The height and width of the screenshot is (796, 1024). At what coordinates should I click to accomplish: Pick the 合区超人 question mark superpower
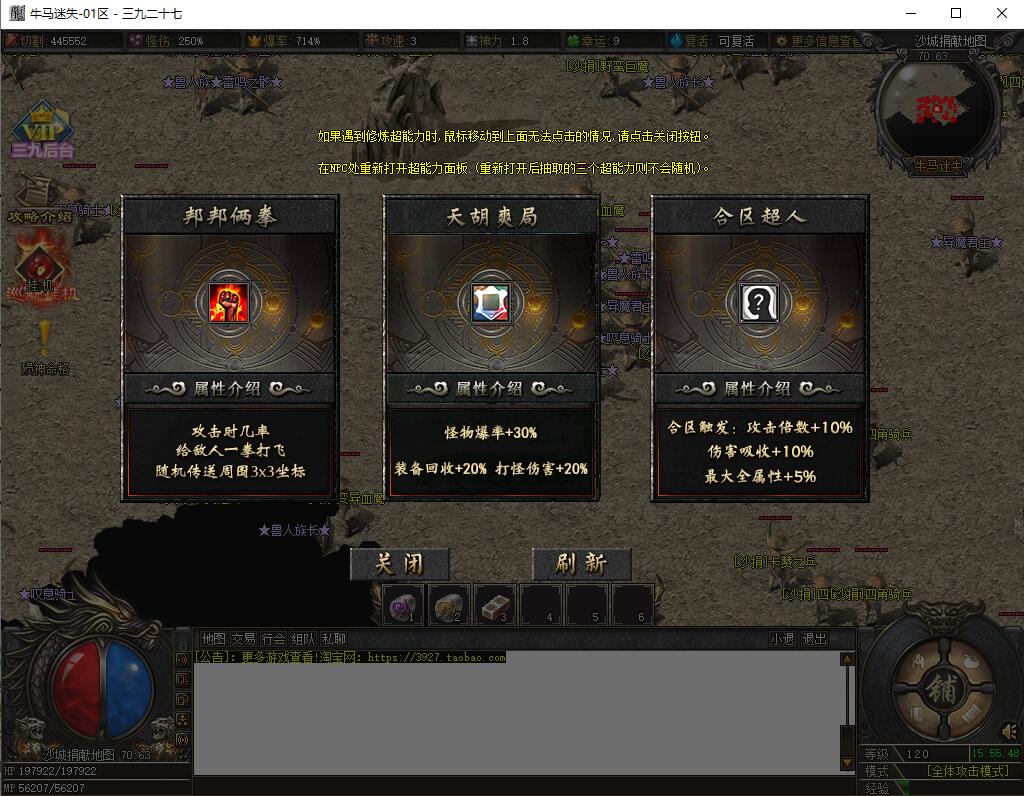point(758,302)
